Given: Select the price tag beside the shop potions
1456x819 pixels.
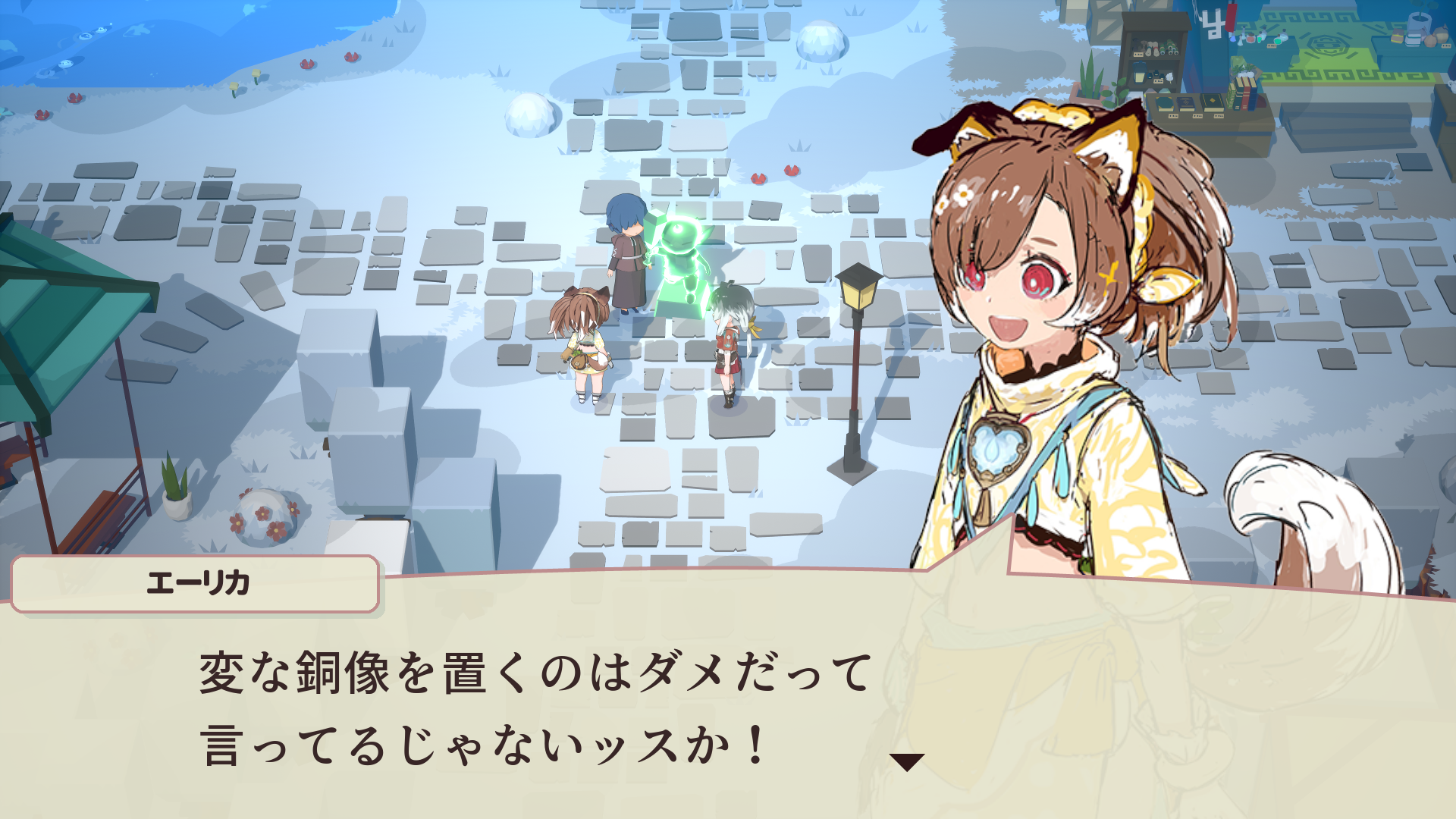Looking at the screenshot, I should pyautogui.click(x=1271, y=45).
